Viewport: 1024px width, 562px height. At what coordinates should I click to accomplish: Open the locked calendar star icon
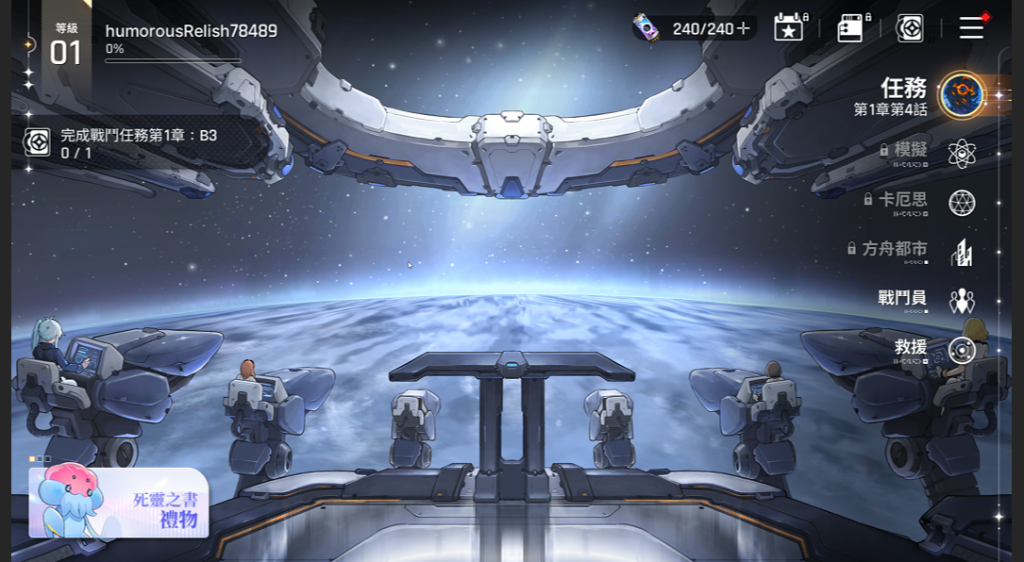click(789, 28)
